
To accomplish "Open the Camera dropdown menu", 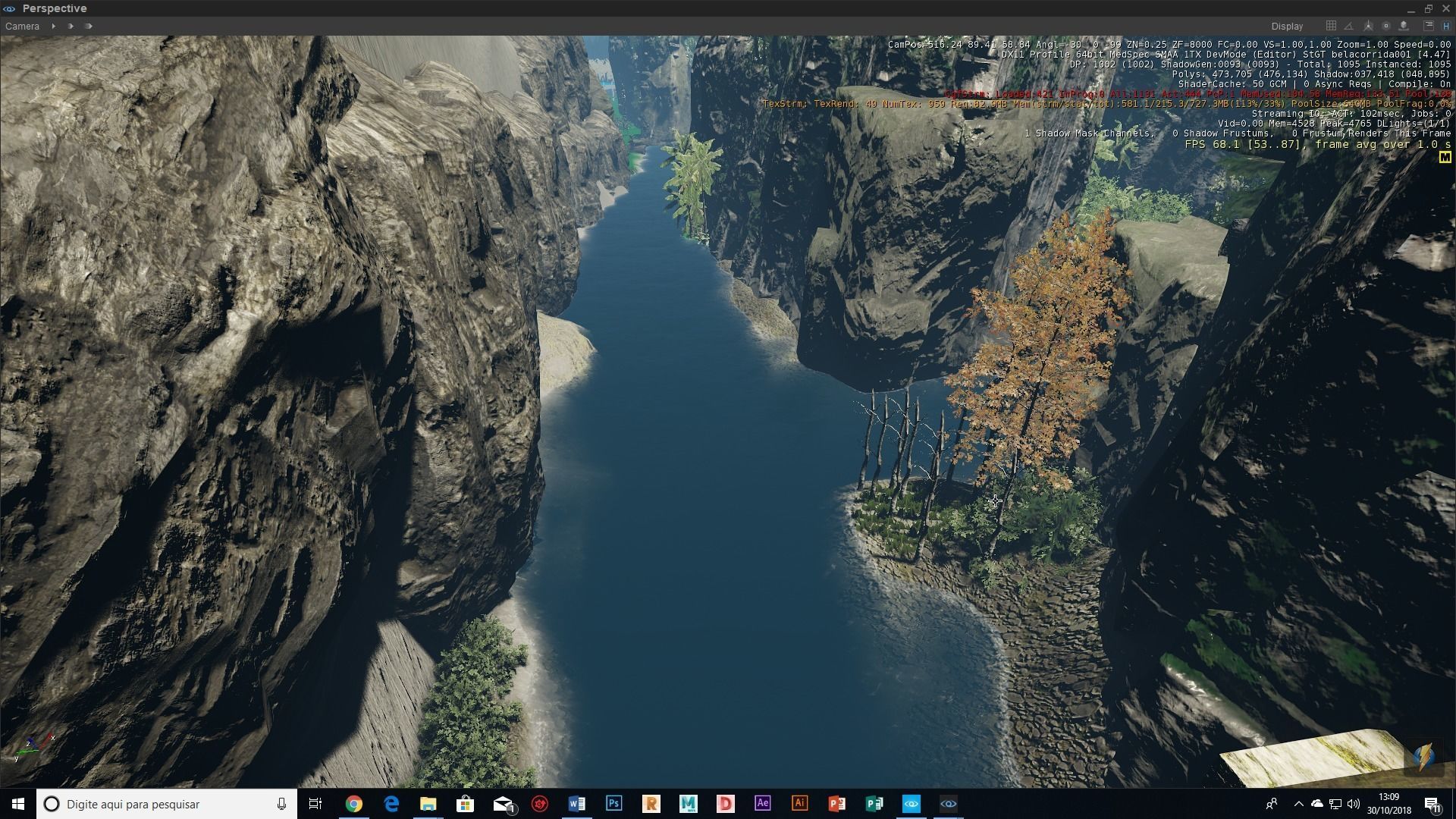I will click(x=23, y=26).
